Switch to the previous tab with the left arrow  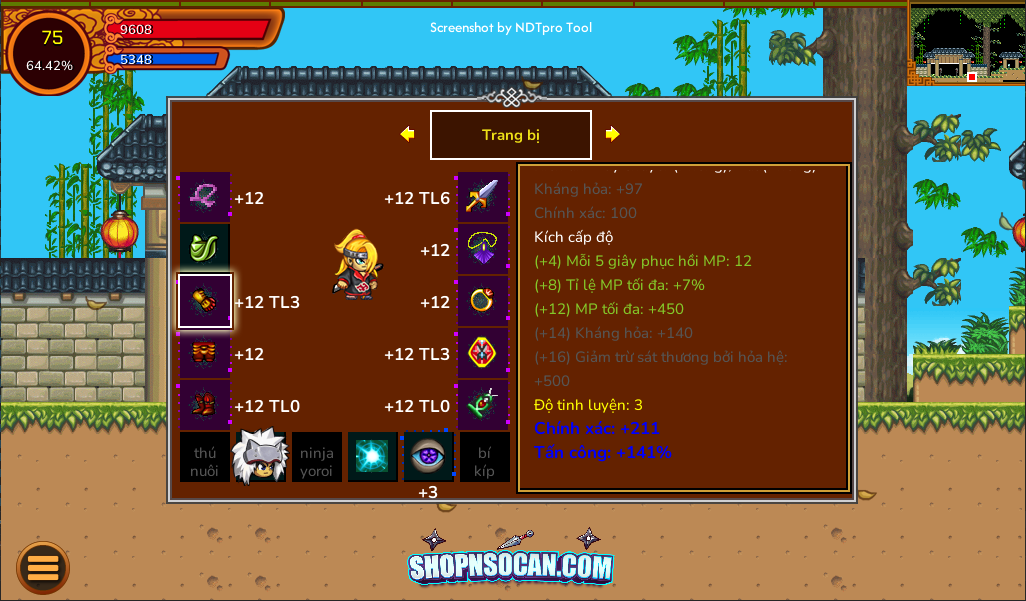coord(407,134)
